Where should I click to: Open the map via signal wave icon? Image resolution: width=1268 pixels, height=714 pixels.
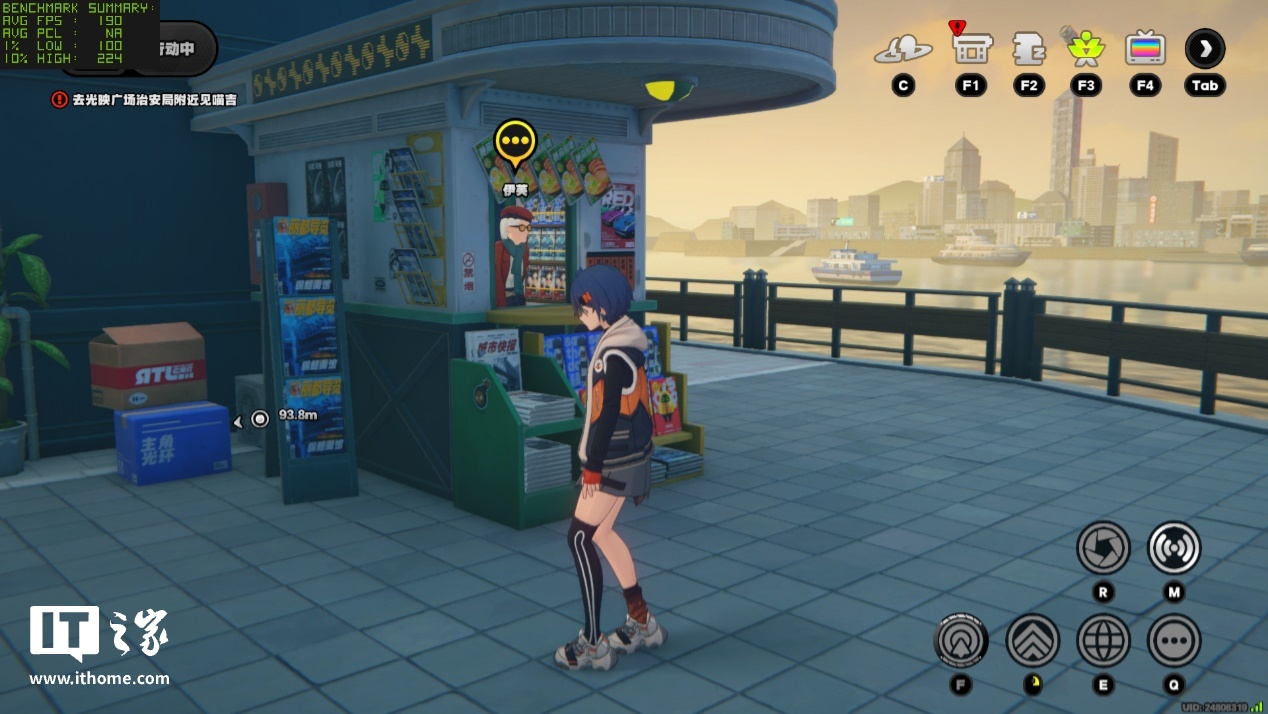(1173, 548)
